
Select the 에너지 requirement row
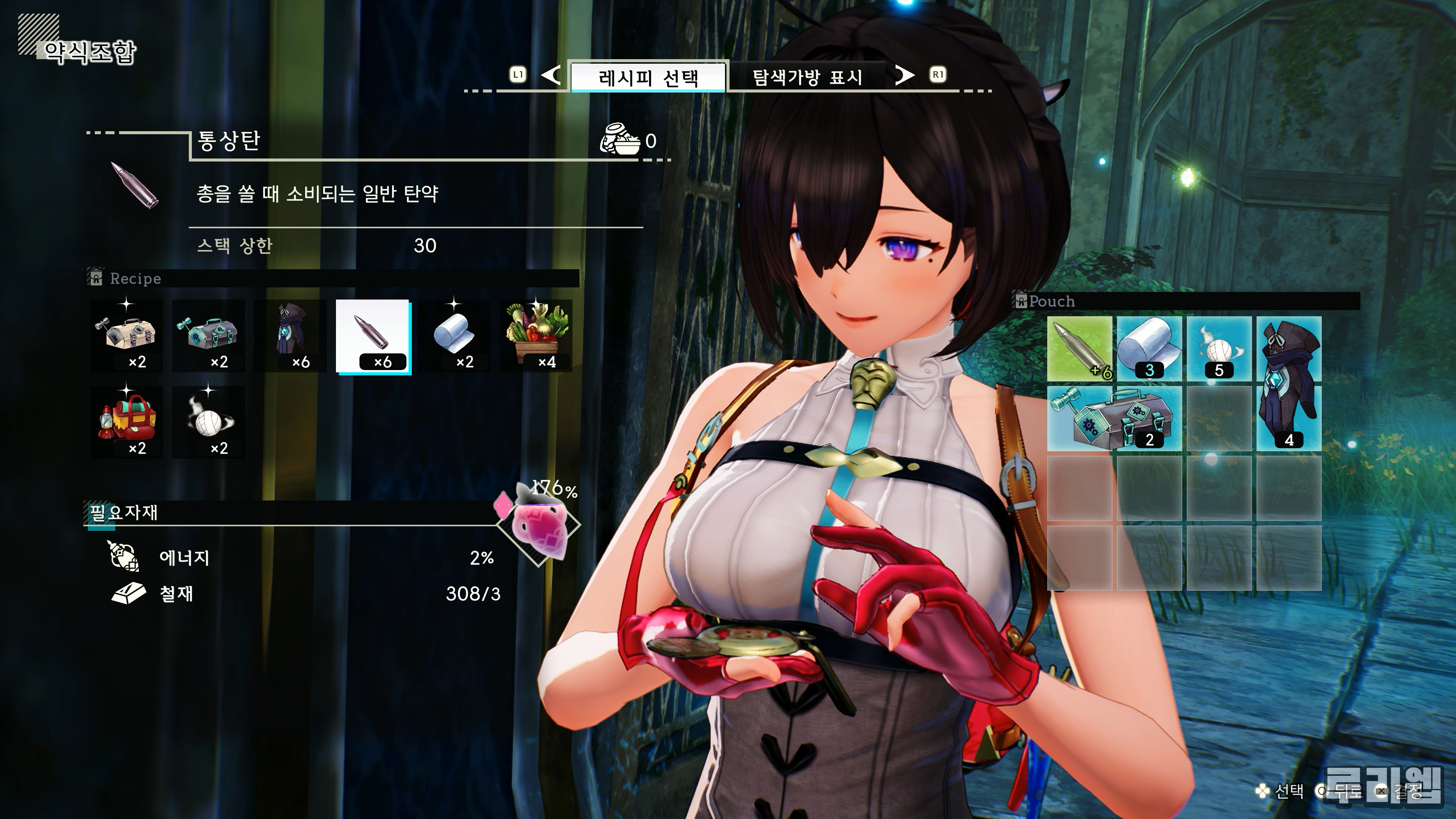tap(305, 558)
